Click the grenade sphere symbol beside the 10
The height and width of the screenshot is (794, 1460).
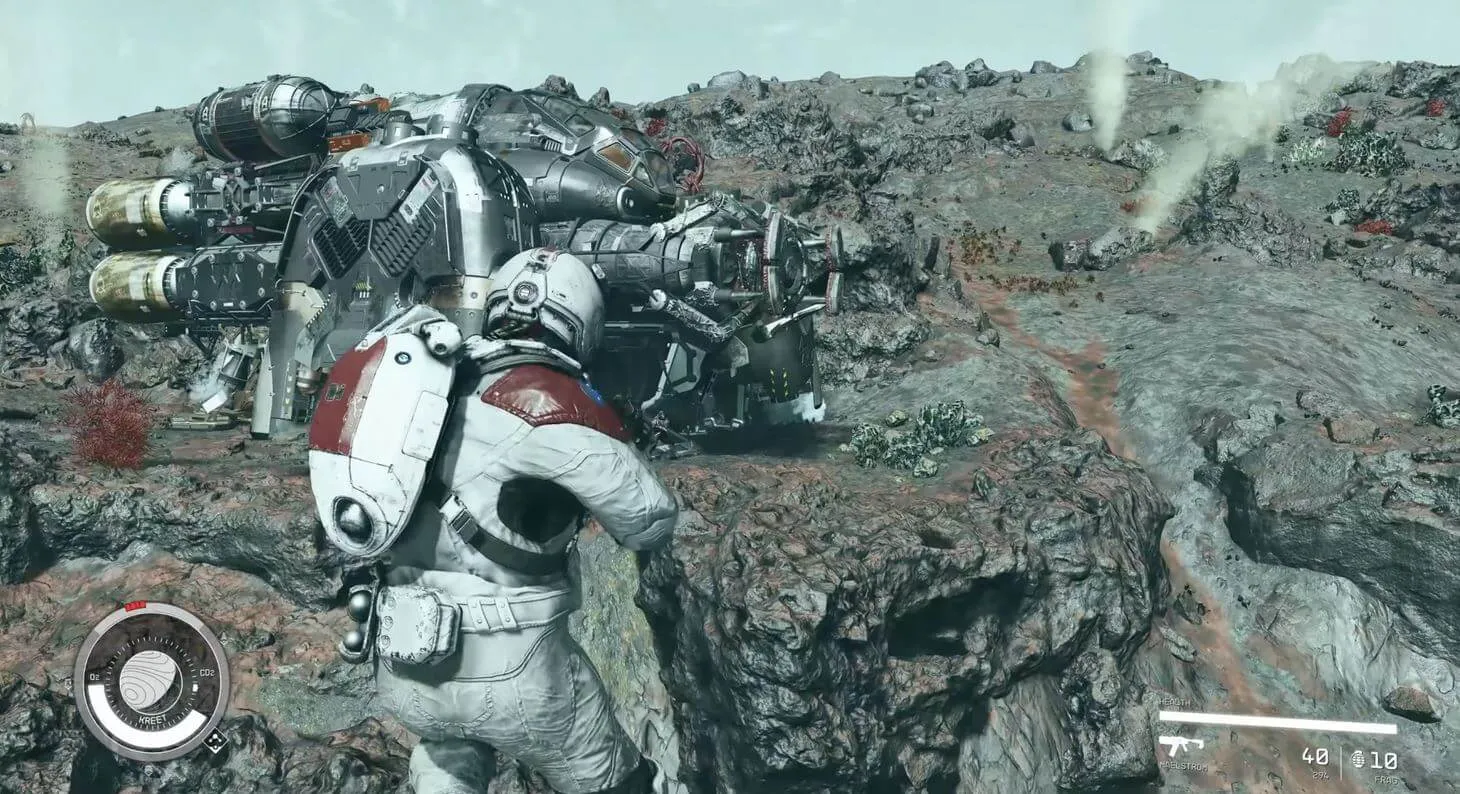click(x=1358, y=761)
